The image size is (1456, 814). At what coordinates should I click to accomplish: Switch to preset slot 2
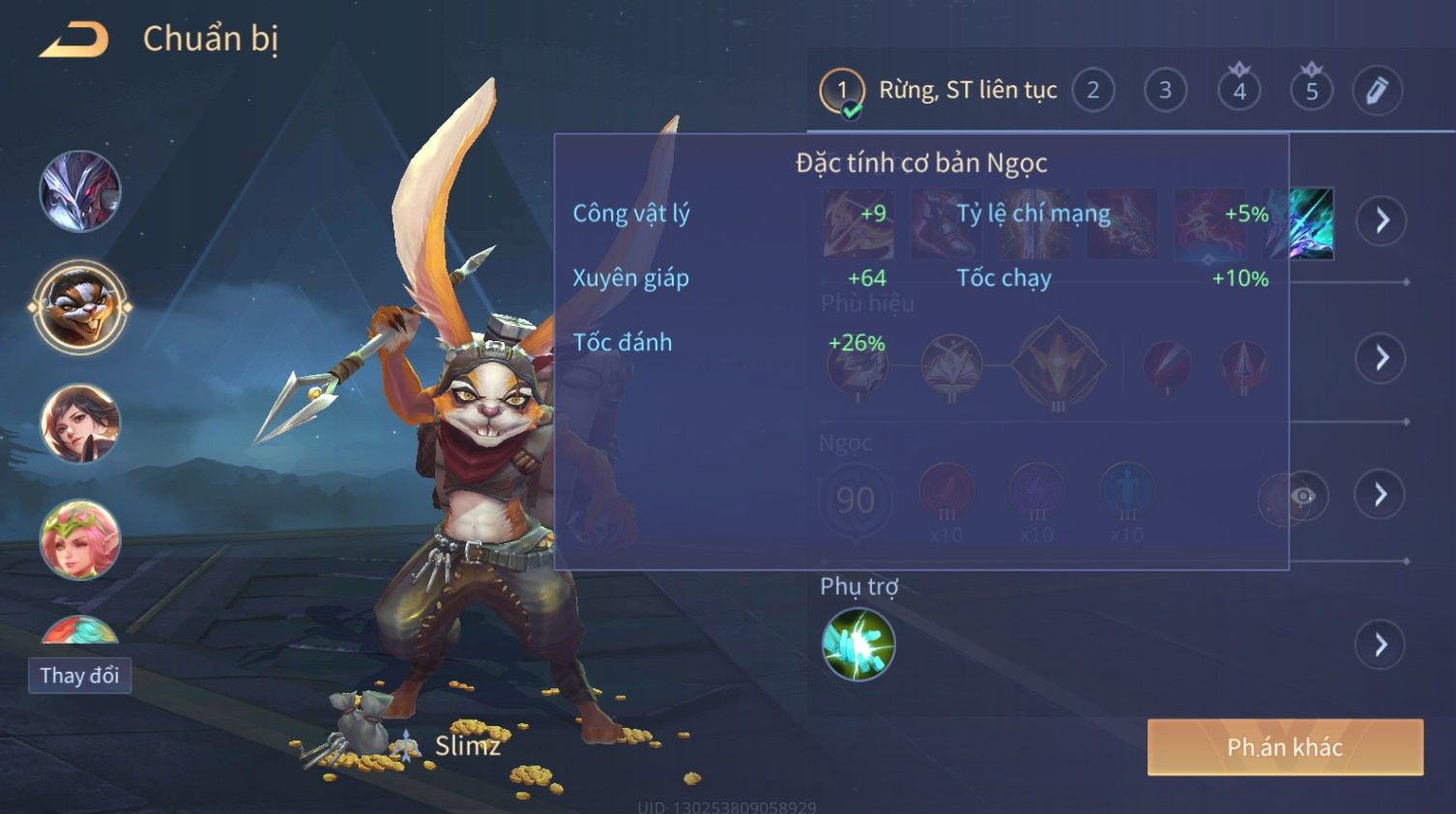click(1092, 91)
